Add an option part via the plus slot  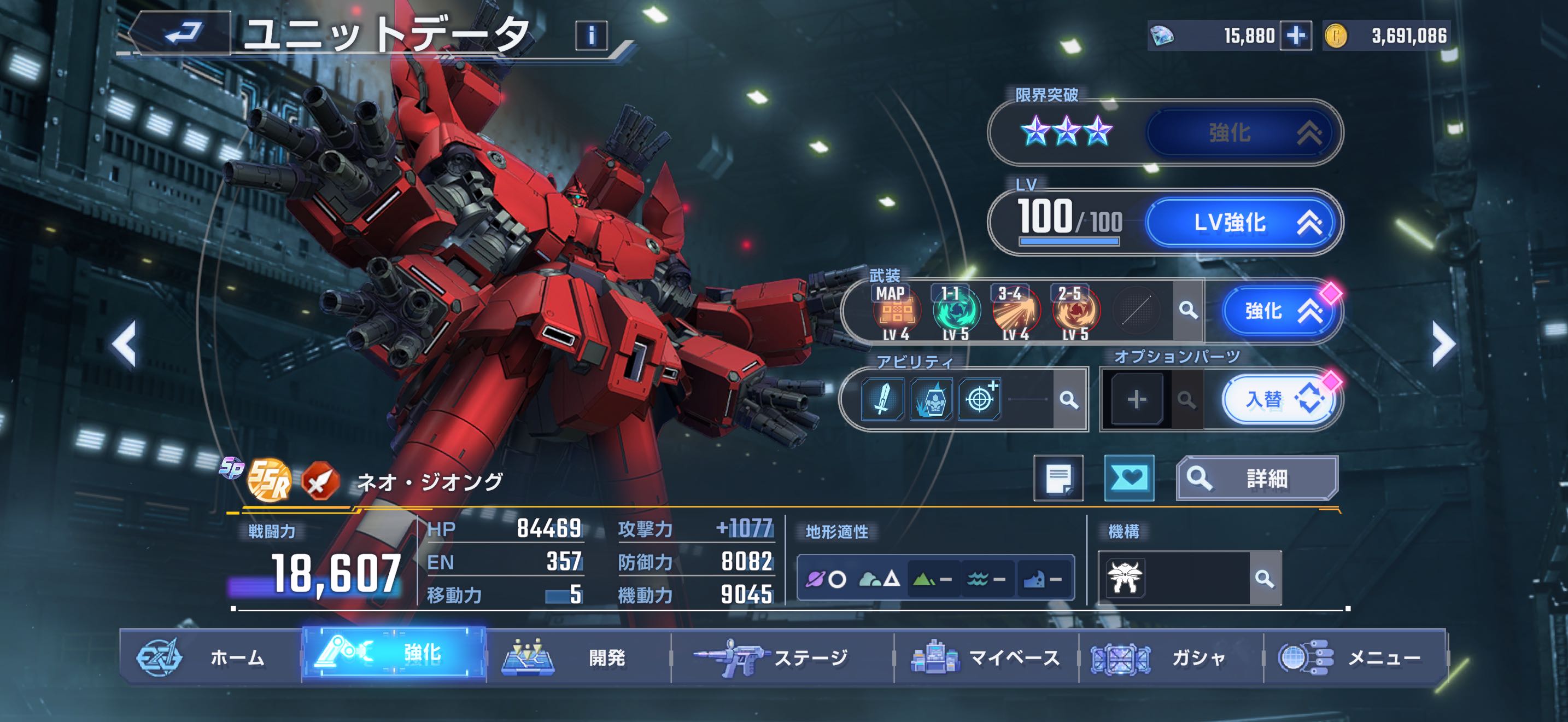tap(1137, 400)
